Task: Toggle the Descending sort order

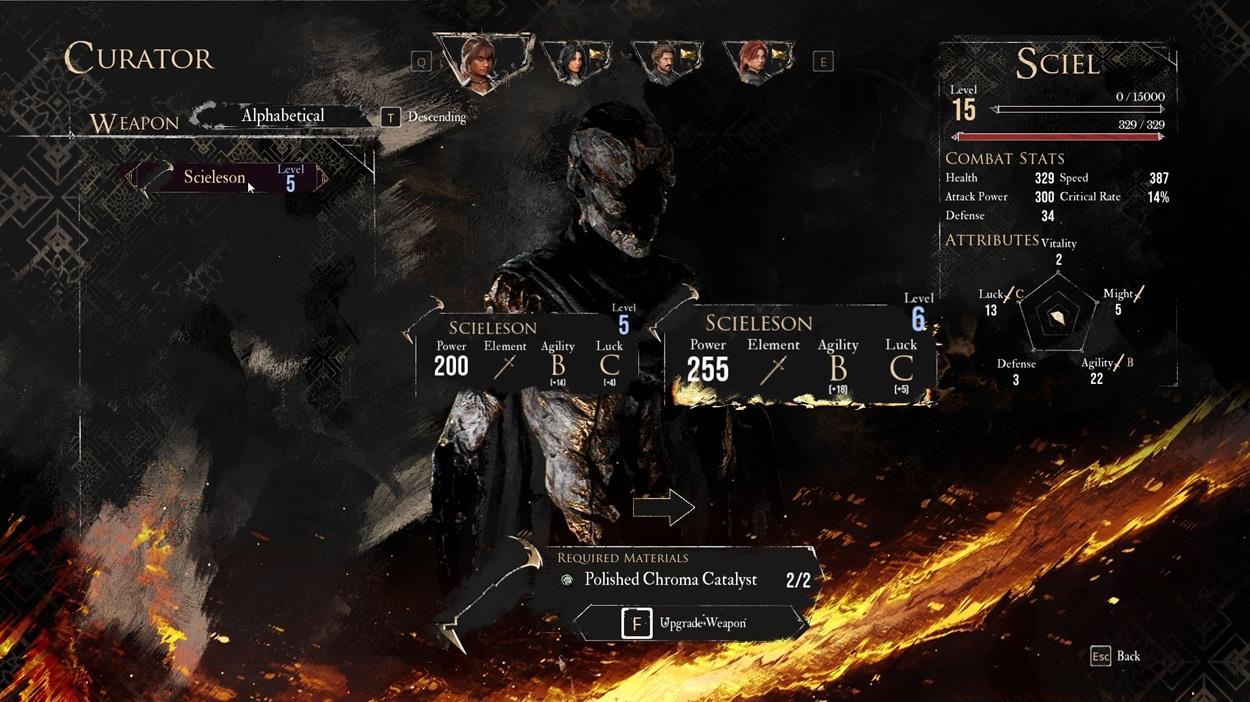Action: click(x=425, y=117)
